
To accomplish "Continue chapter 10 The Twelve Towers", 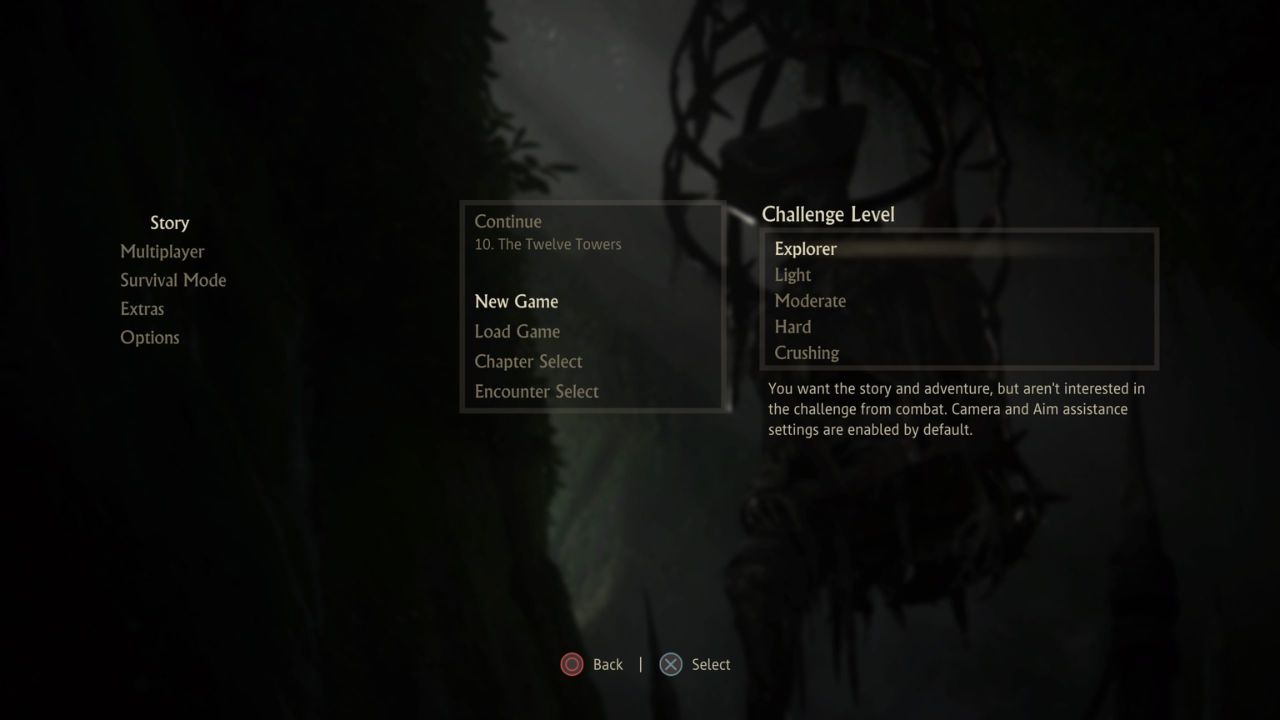I will pyautogui.click(x=547, y=231).
